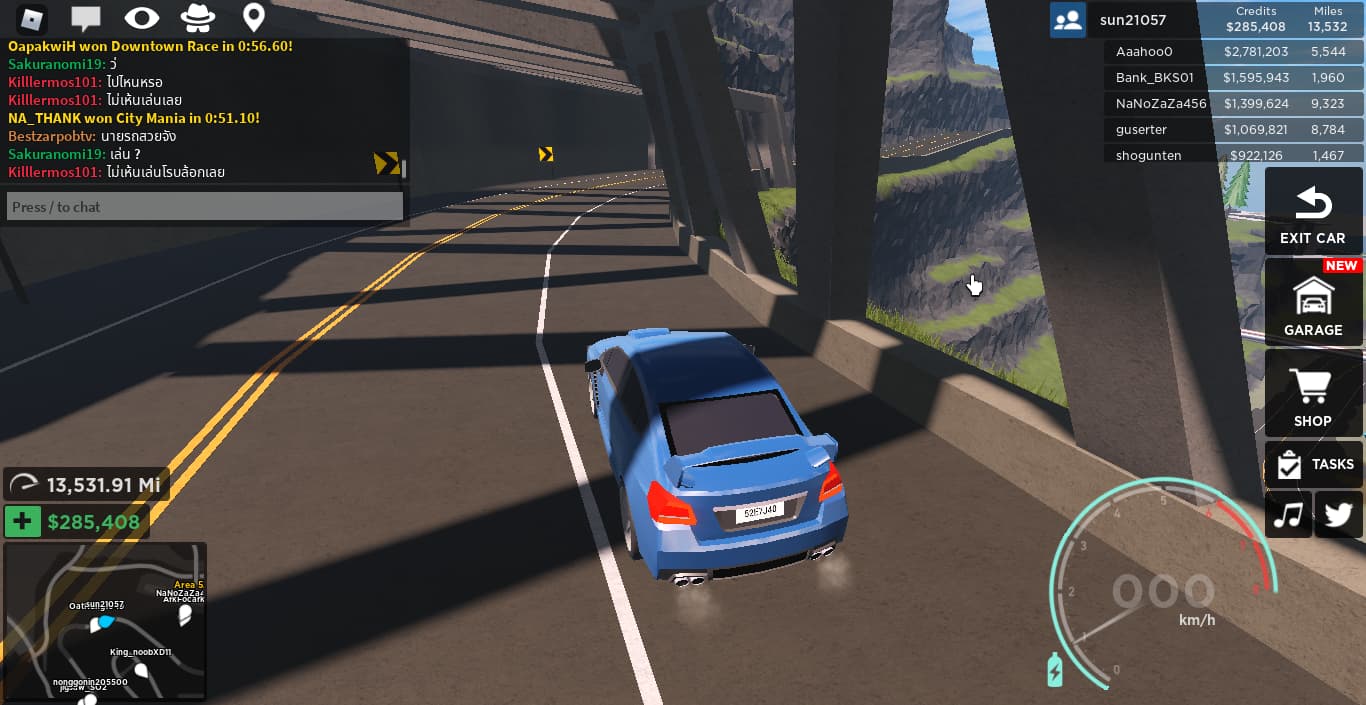Select guserter in the player list
1366x705 pixels.
[x=1233, y=129]
